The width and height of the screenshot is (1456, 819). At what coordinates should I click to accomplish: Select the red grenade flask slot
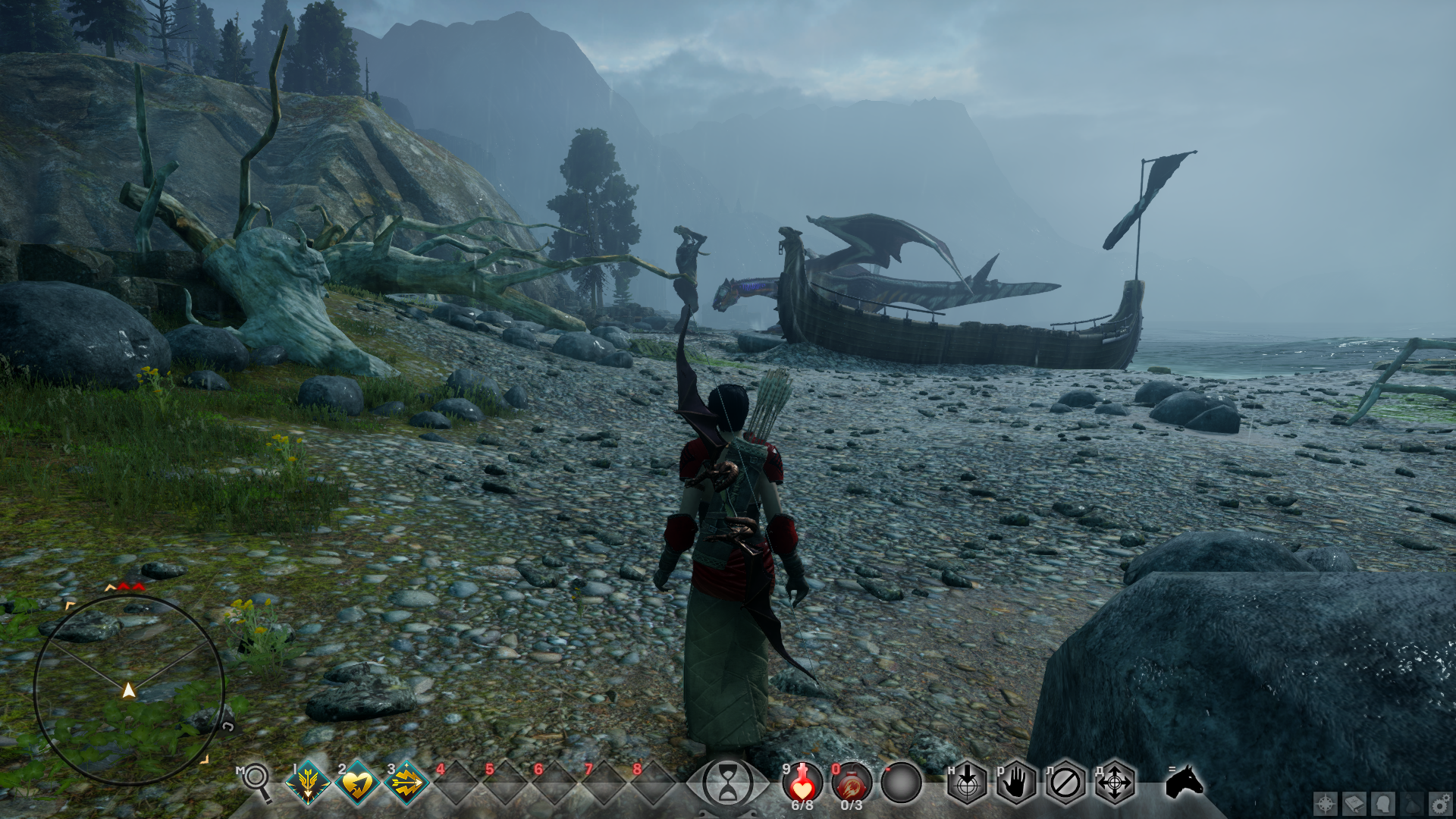[852, 783]
